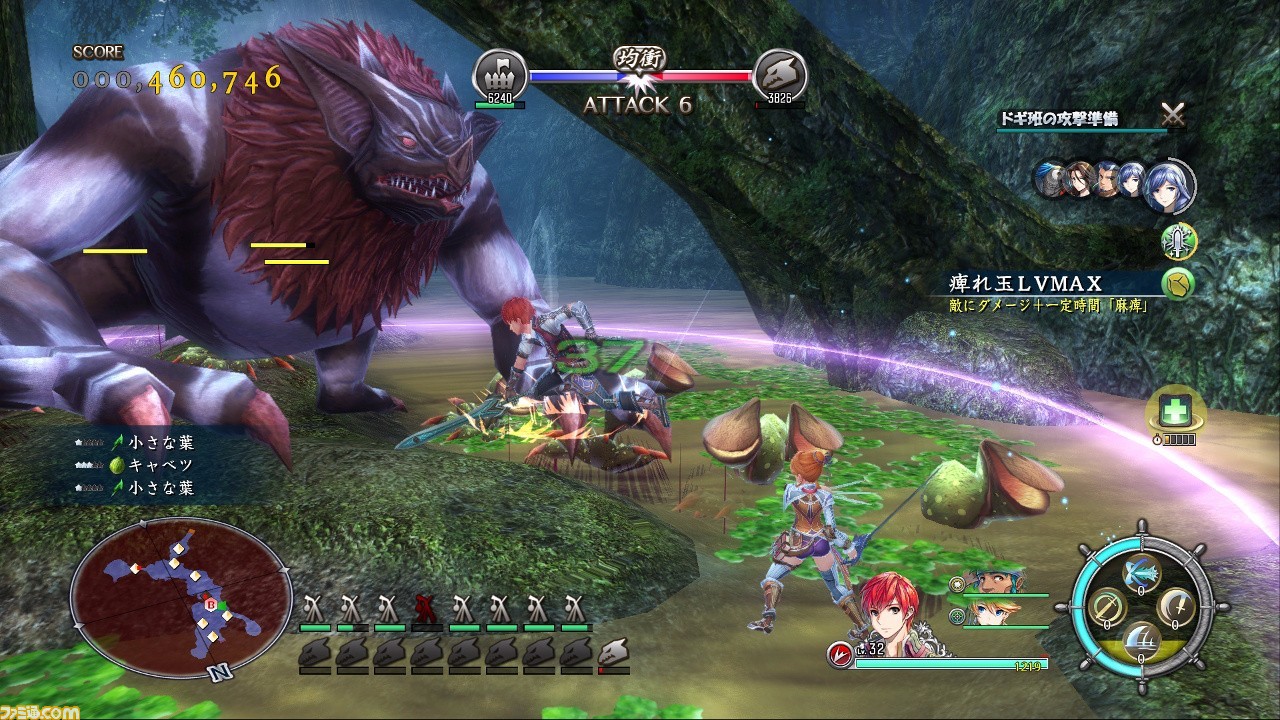
Task: Select the crescent sword icon on the command wheel
Action: pyautogui.click(x=1175, y=607)
